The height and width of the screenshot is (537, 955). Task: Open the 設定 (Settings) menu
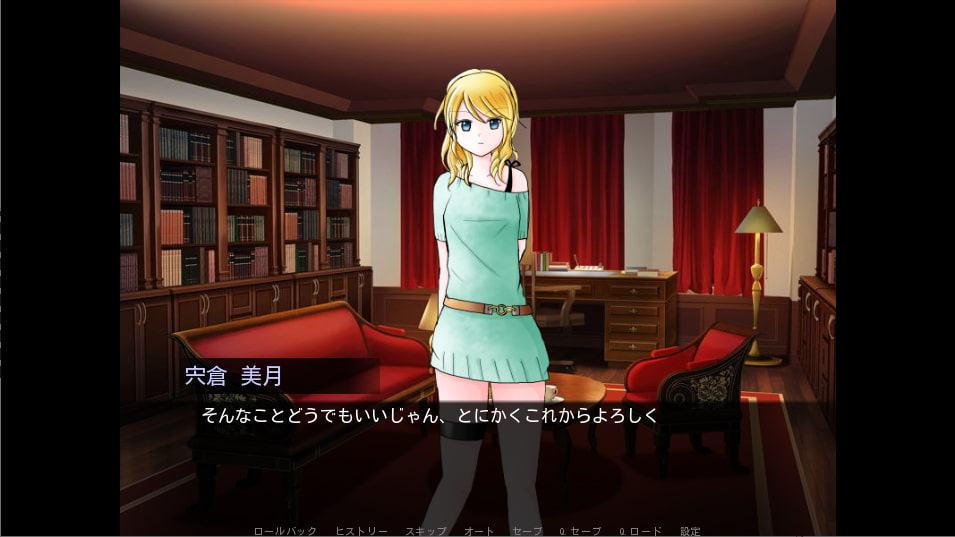coord(690,531)
